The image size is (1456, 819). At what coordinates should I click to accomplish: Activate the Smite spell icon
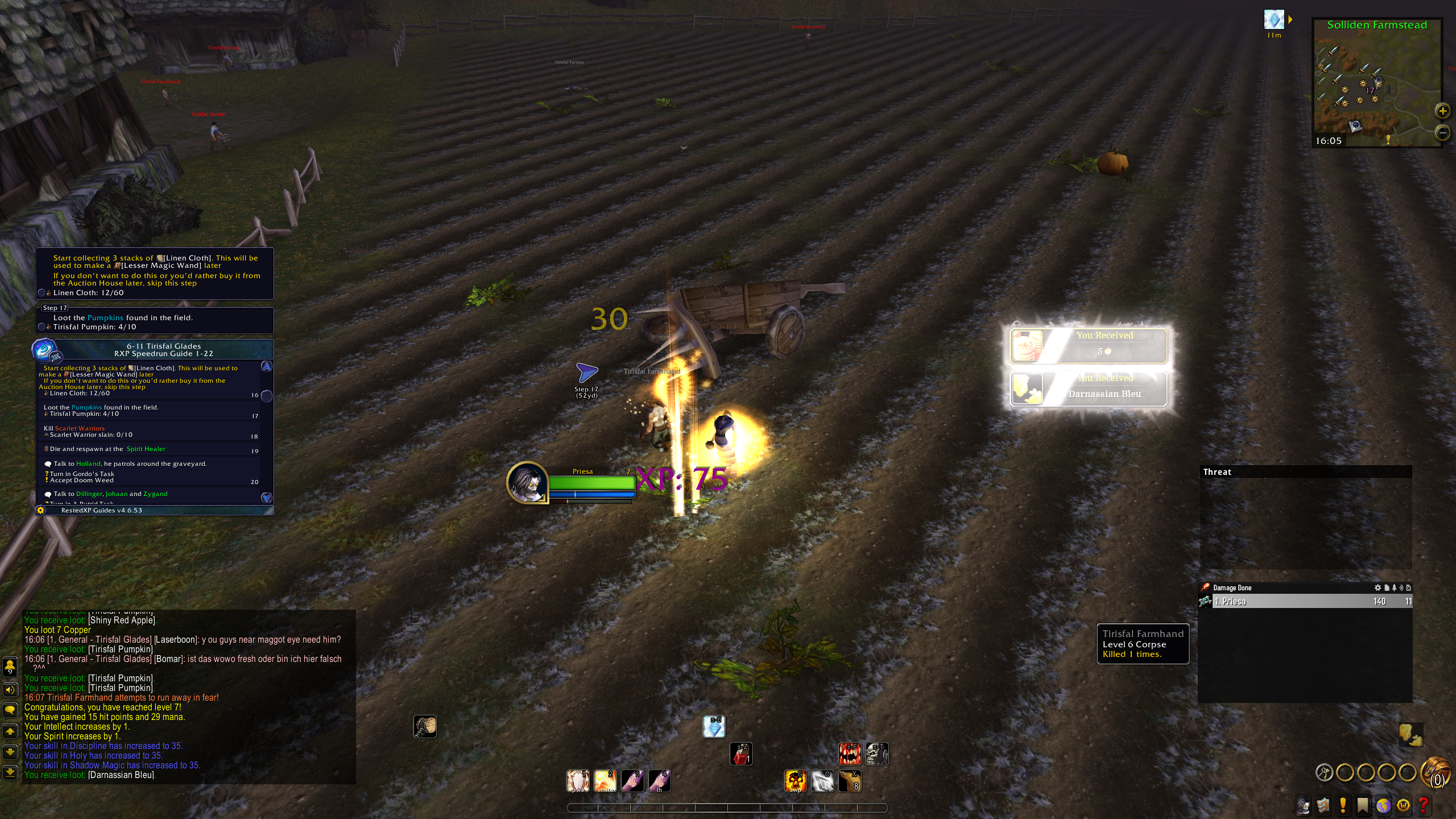click(x=605, y=781)
